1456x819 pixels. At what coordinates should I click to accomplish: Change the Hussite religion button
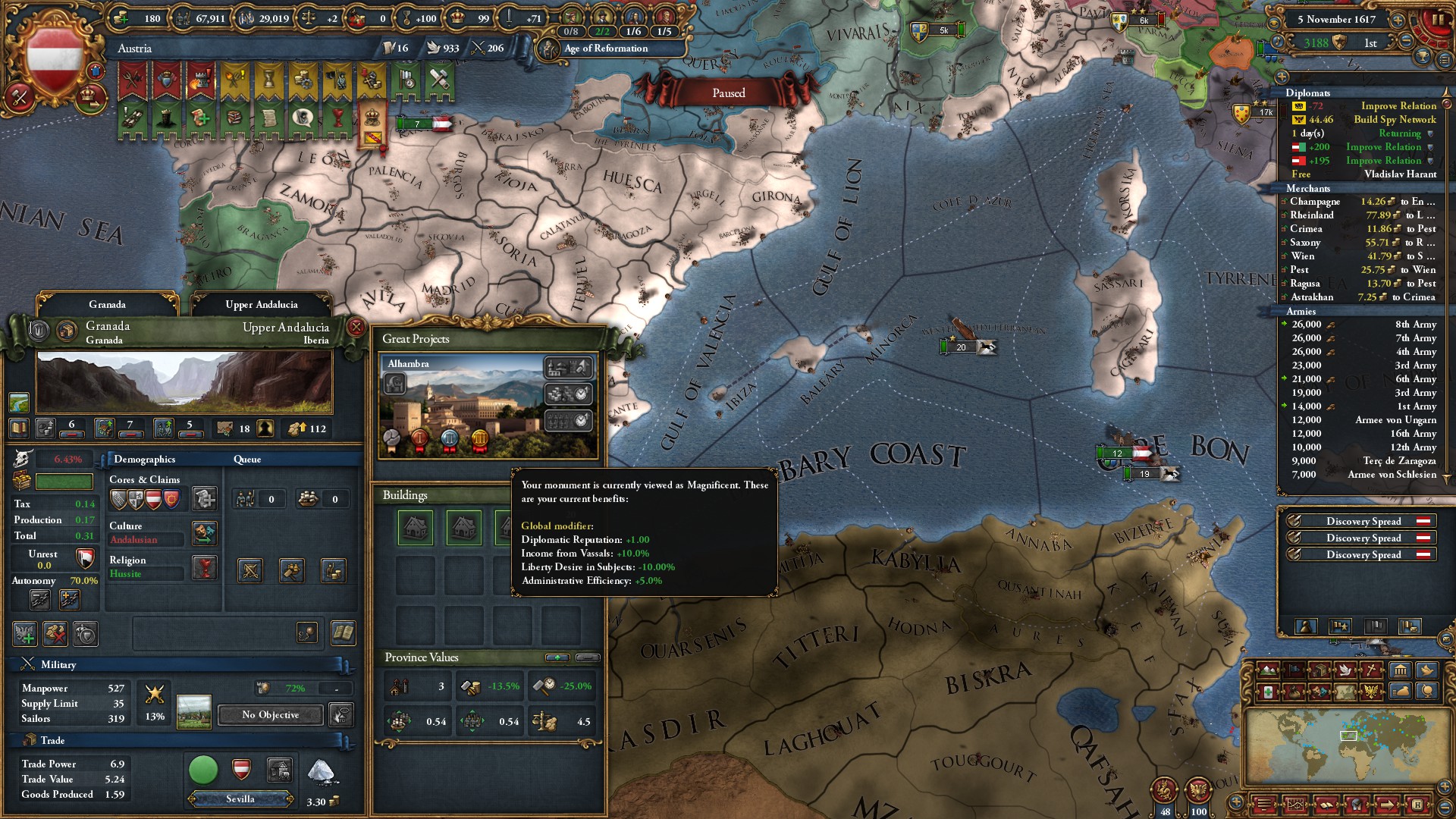pos(205,567)
